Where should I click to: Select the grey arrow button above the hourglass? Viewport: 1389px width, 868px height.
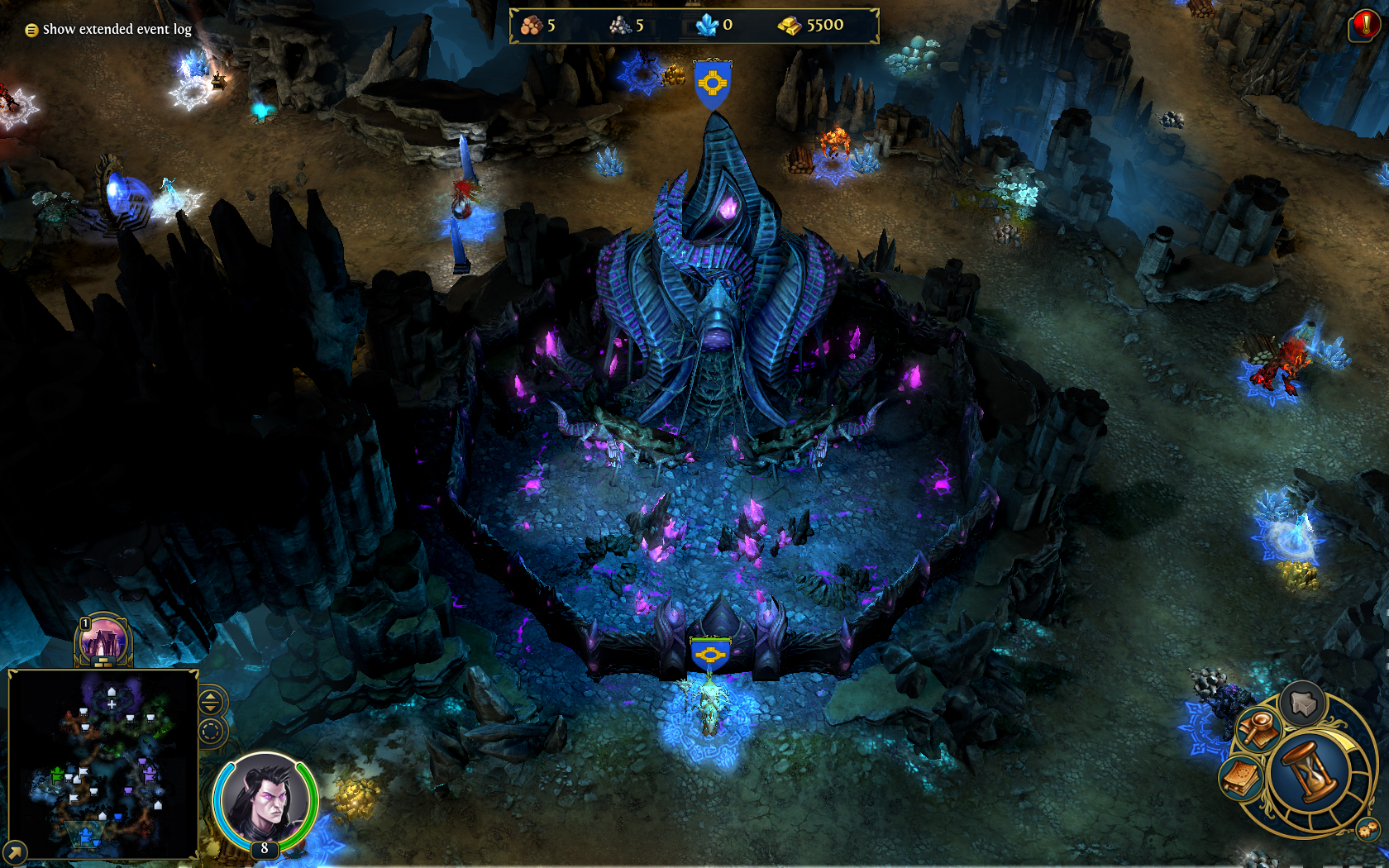tap(1303, 703)
